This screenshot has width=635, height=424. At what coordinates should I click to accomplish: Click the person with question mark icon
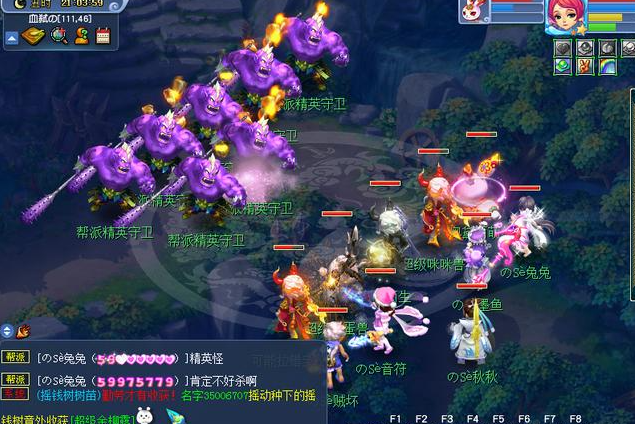click(x=81, y=37)
